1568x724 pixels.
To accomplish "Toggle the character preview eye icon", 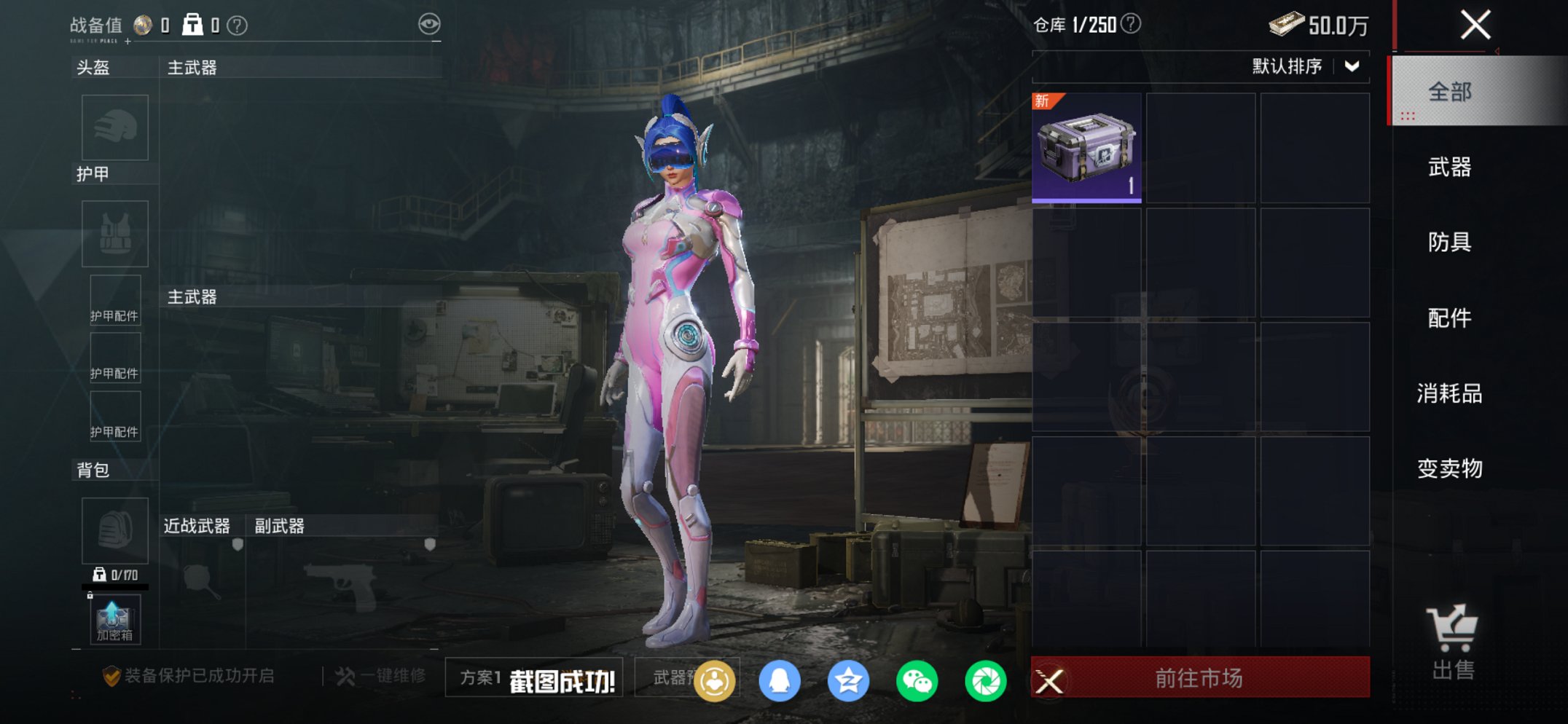I will coord(431,23).
